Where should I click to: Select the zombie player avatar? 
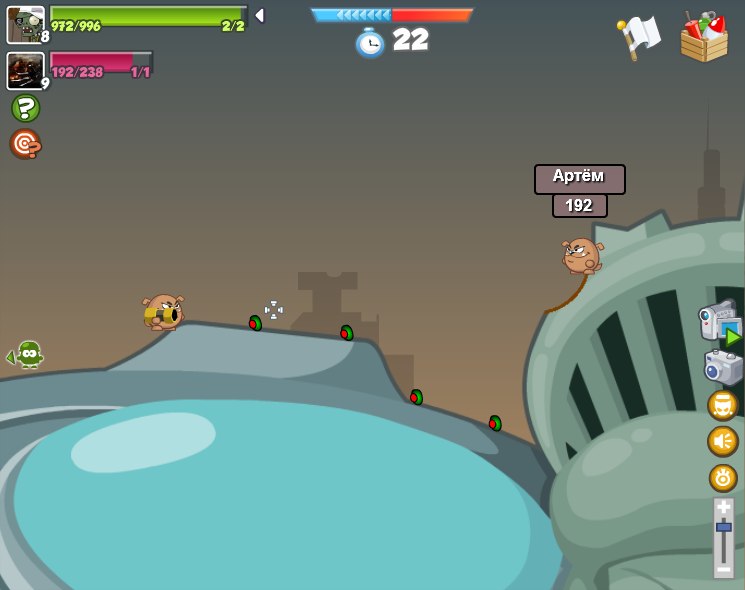25,24
